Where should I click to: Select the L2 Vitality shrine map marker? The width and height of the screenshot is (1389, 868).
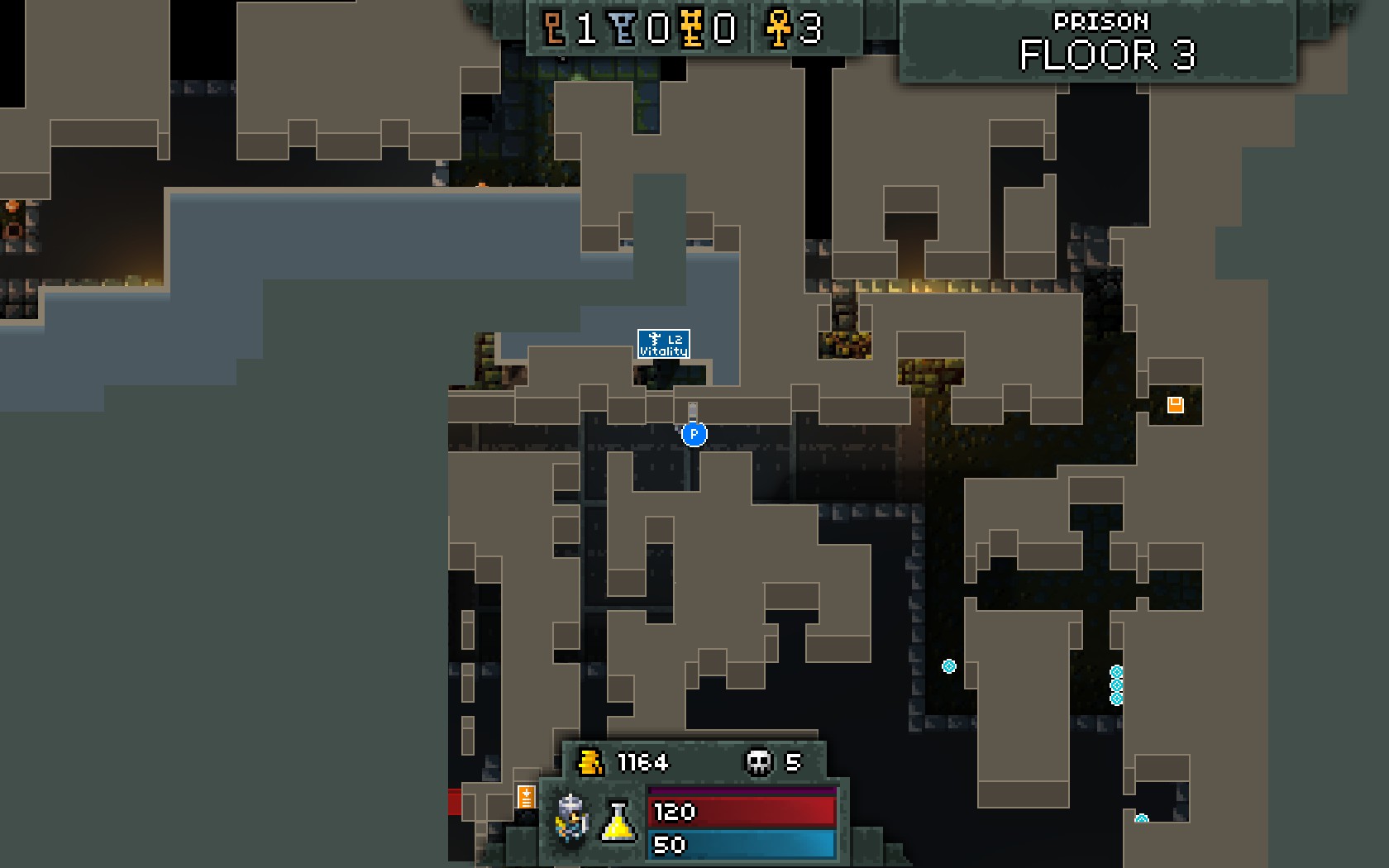coord(663,344)
